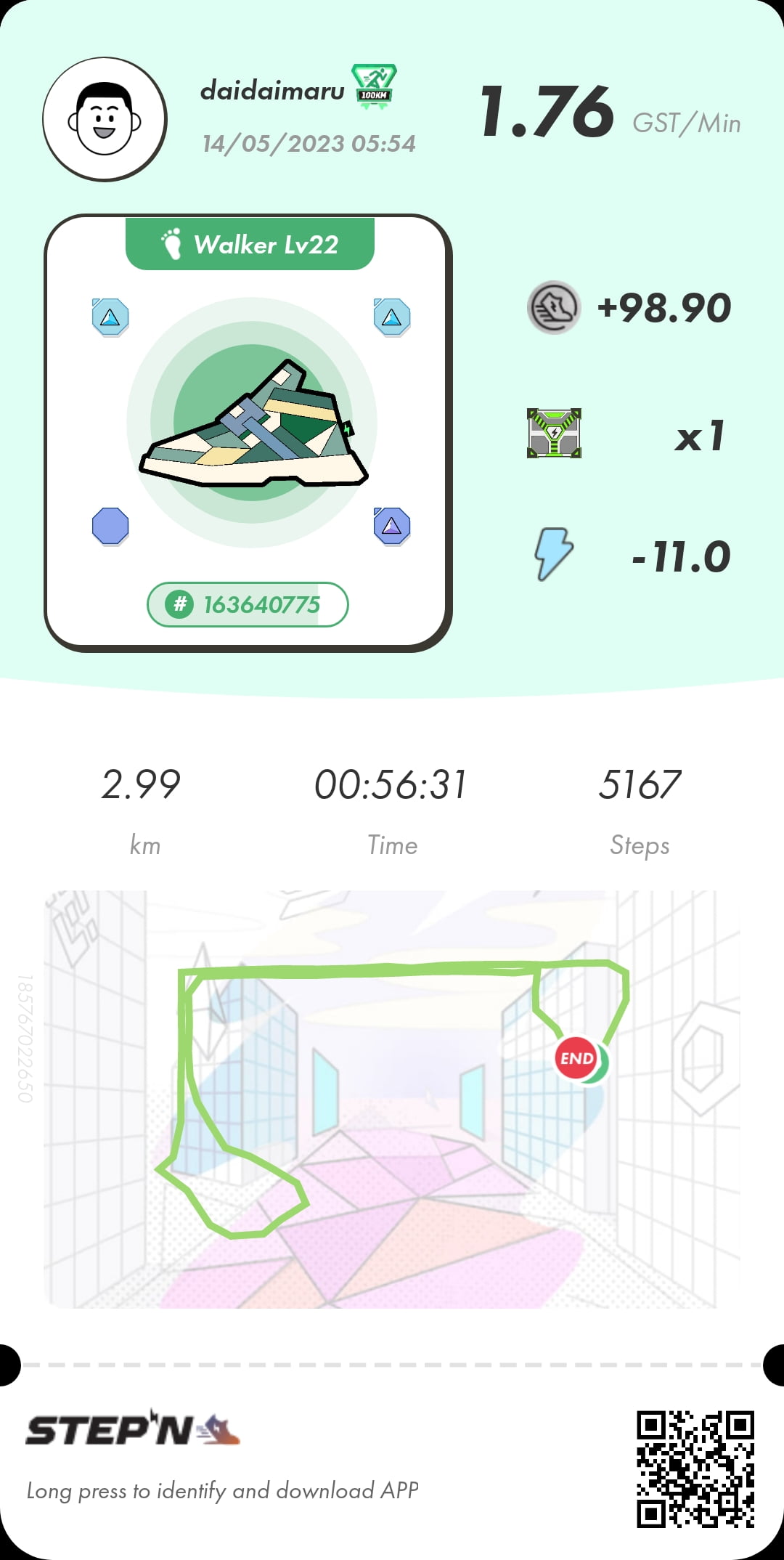
Task: Tap the STEPN logo
Action: (133, 1430)
